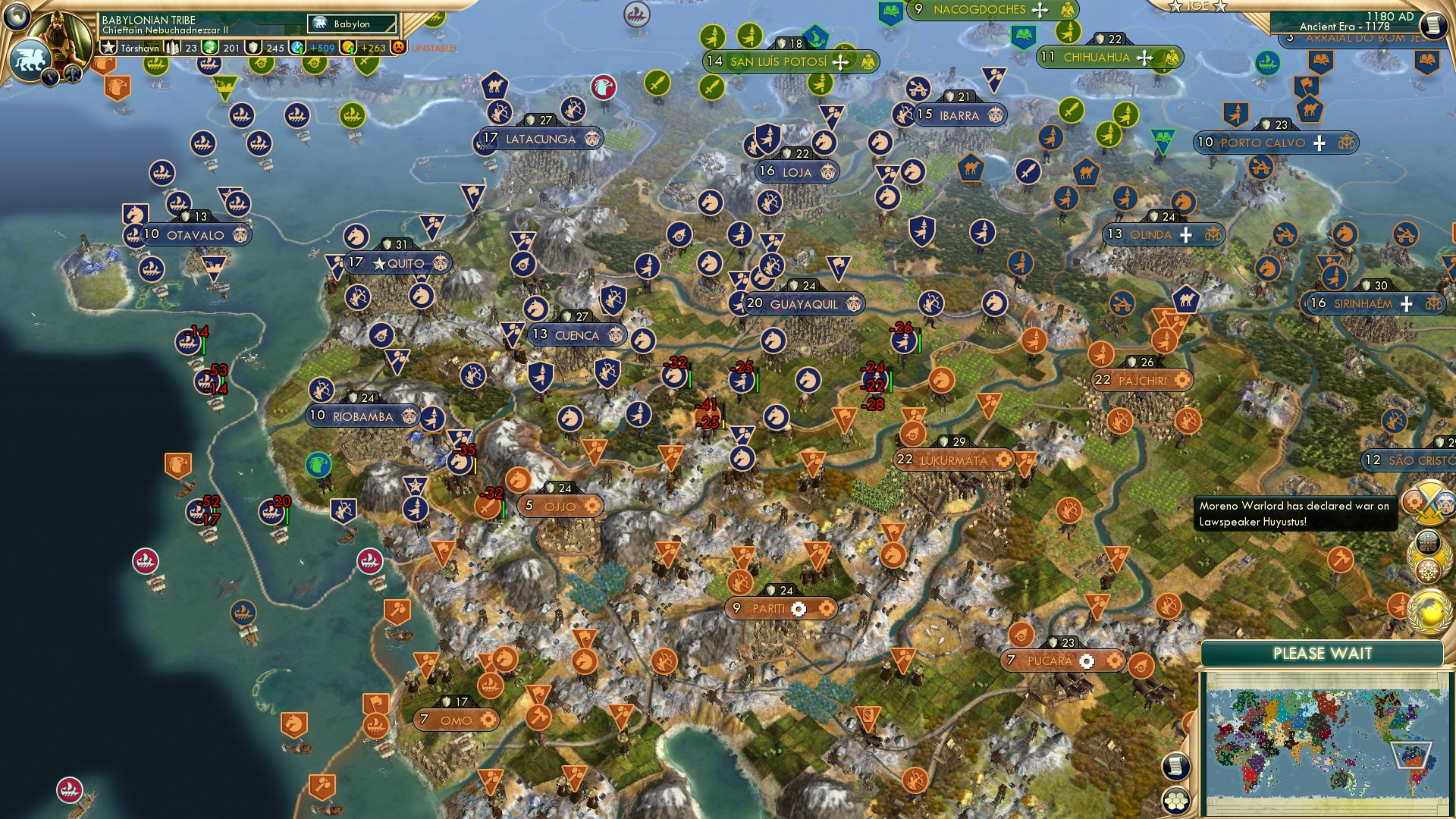Open the Babylon civilization selector box

point(351,24)
